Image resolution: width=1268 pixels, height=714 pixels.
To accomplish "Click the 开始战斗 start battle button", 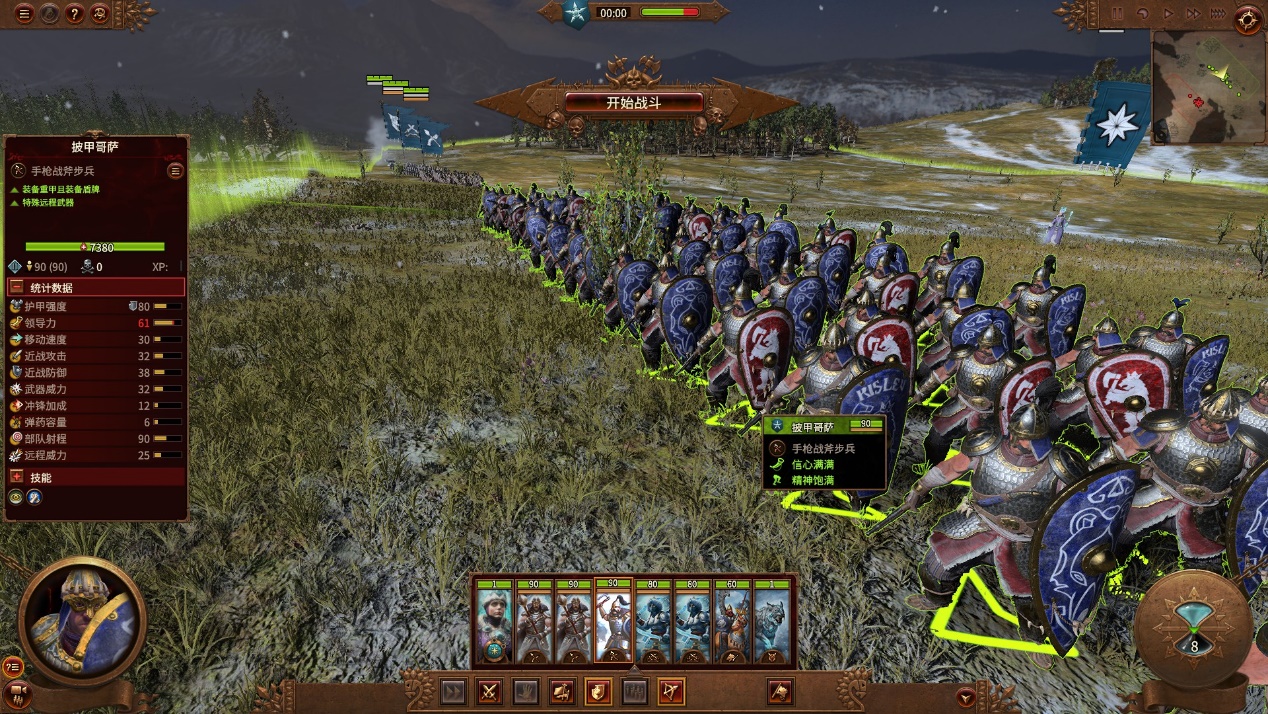I will 633,103.
